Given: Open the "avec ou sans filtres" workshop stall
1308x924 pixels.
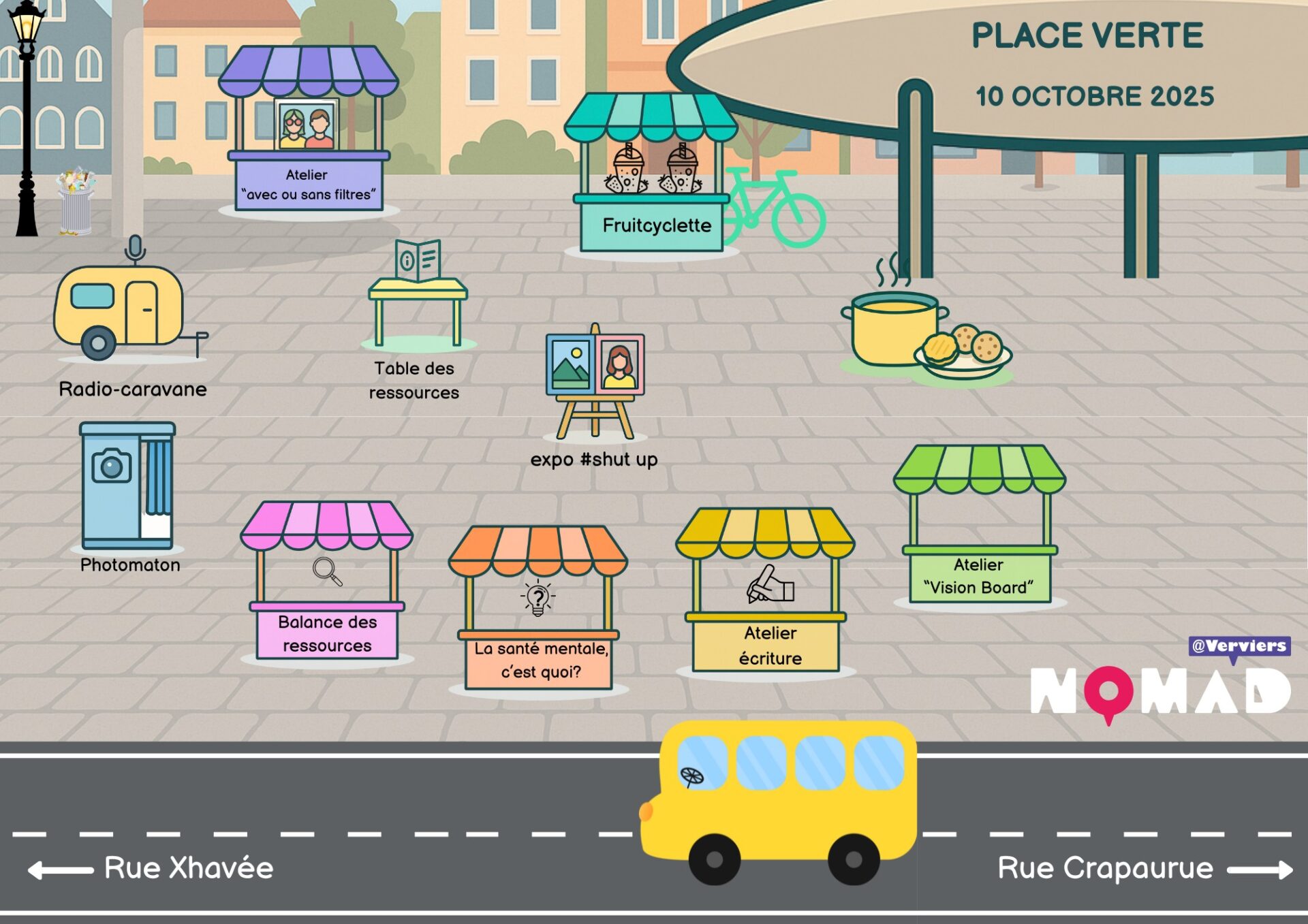Looking at the screenshot, I should coord(307,131).
